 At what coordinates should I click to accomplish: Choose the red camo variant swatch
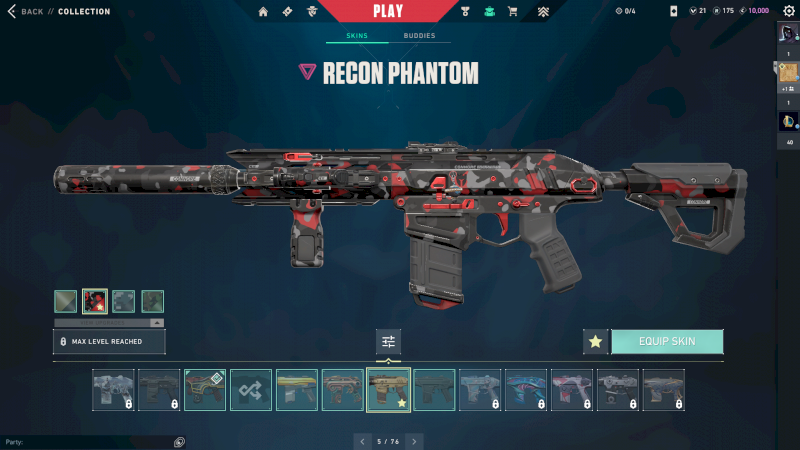coord(95,301)
